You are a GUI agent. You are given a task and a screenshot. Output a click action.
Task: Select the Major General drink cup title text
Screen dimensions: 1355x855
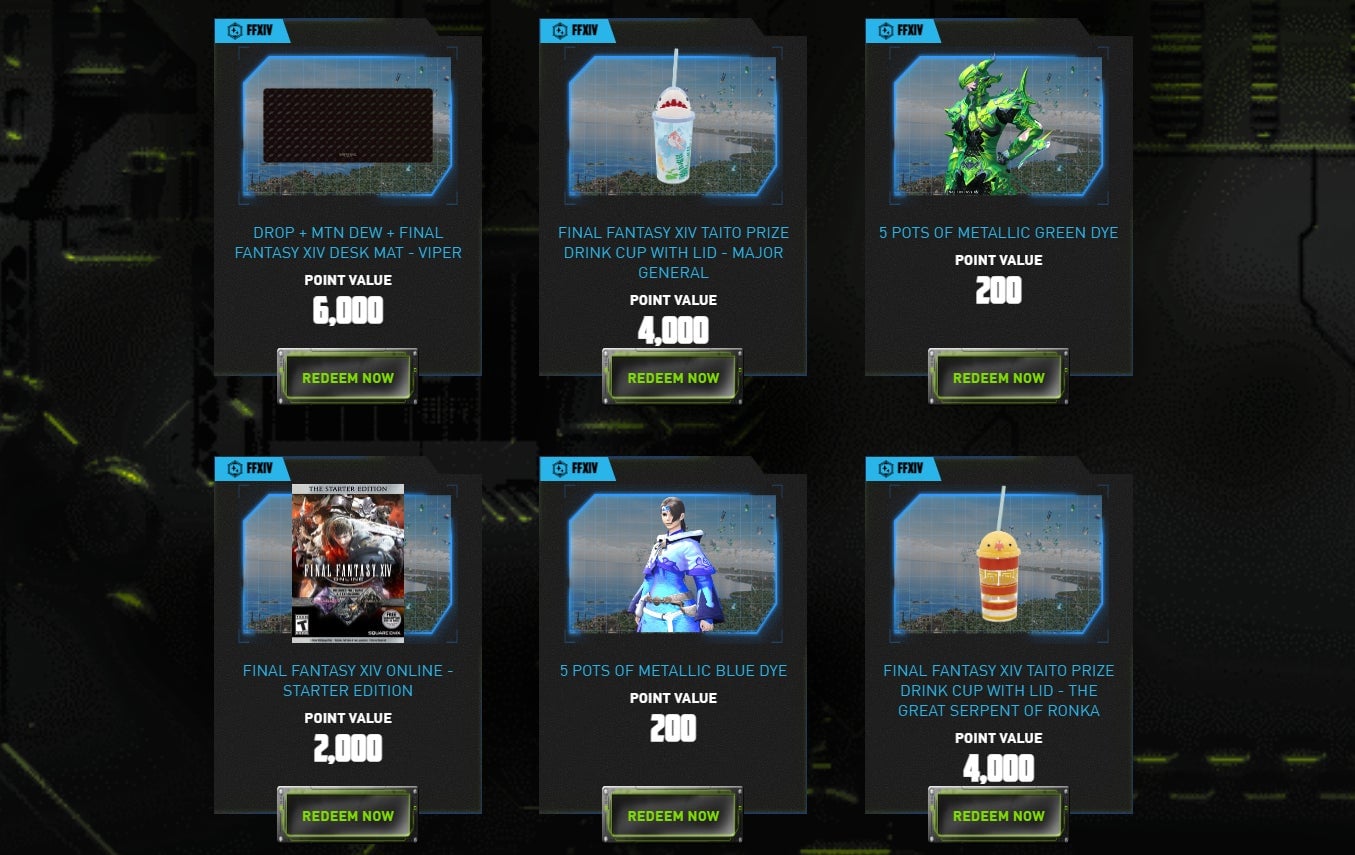tap(672, 252)
